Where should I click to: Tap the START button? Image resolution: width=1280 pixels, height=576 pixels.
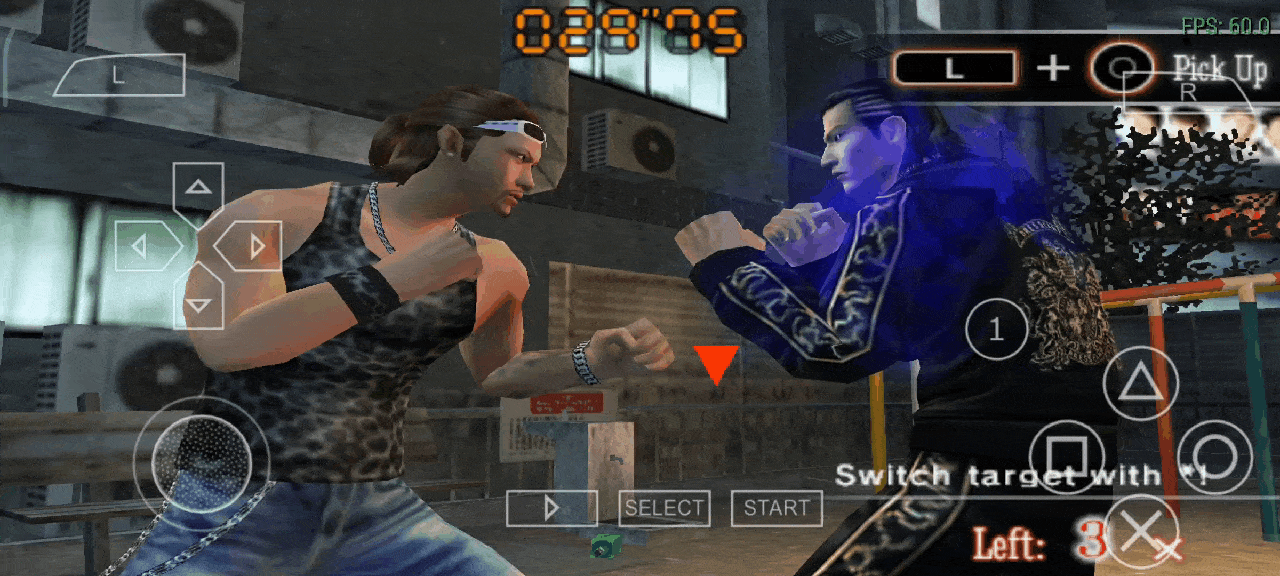point(777,508)
